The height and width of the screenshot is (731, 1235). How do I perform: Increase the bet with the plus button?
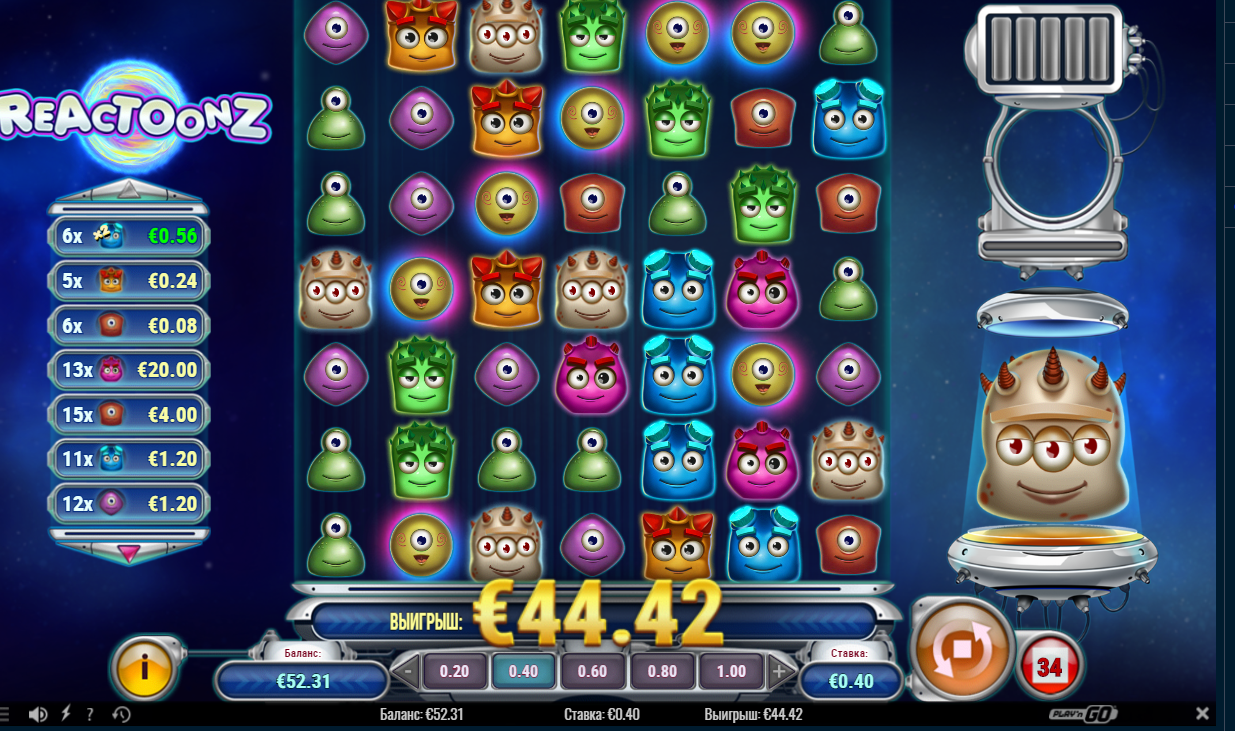pos(779,671)
